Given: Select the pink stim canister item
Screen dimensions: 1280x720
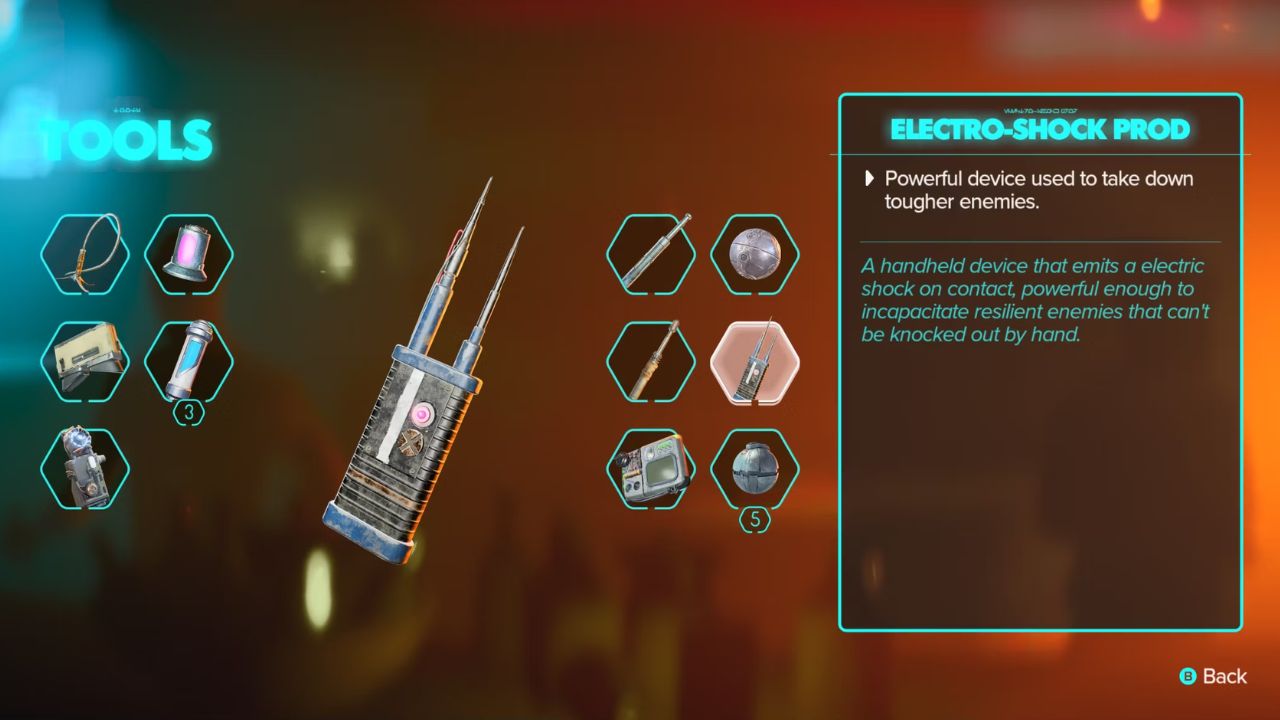Looking at the screenshot, I should [190, 255].
